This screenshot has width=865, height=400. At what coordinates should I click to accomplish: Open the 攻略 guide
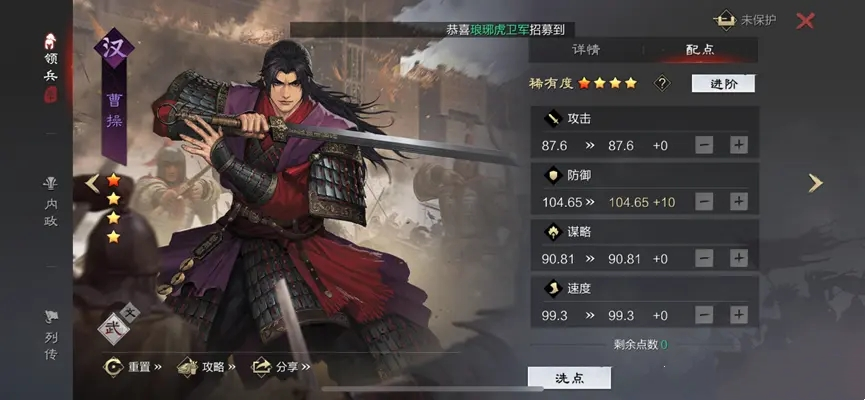tap(208, 367)
